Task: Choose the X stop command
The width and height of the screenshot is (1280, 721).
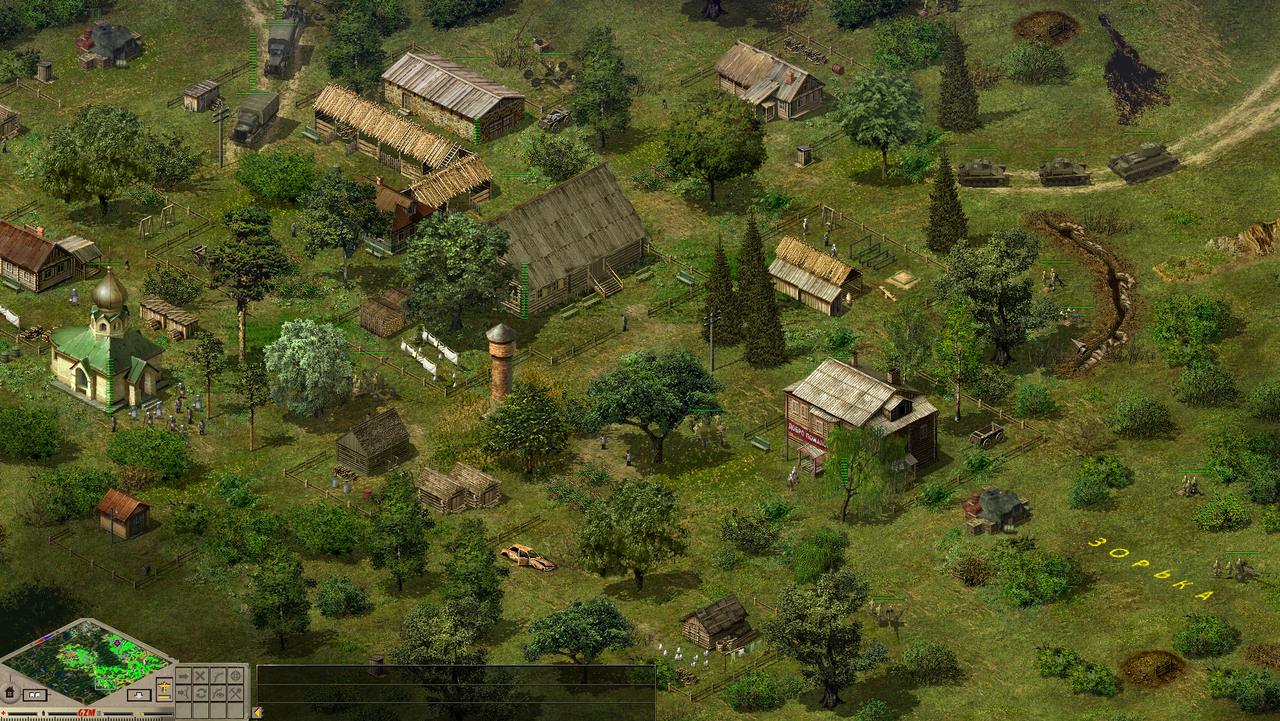Action: pos(200,676)
